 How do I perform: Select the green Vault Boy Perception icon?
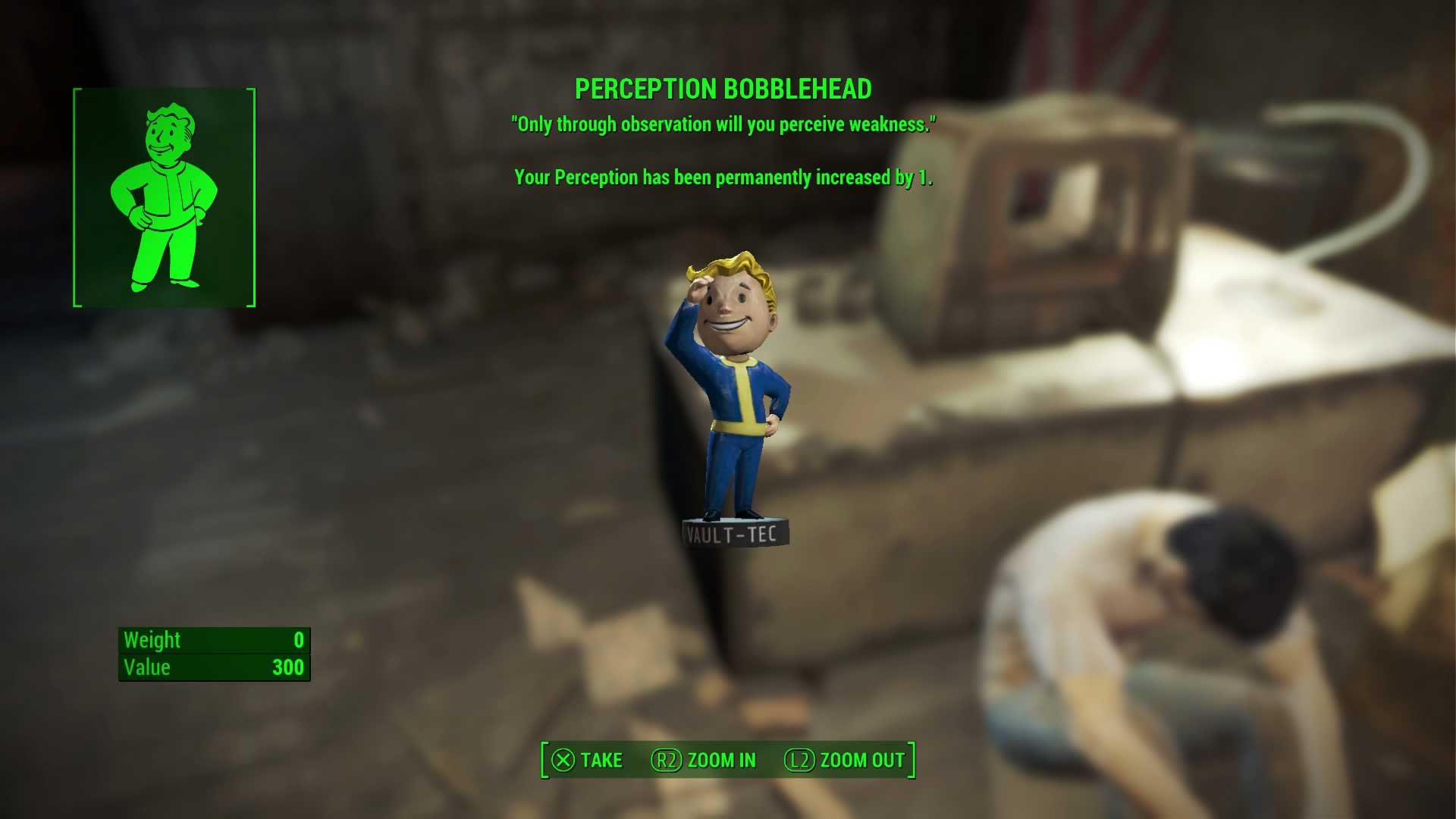pos(162,197)
